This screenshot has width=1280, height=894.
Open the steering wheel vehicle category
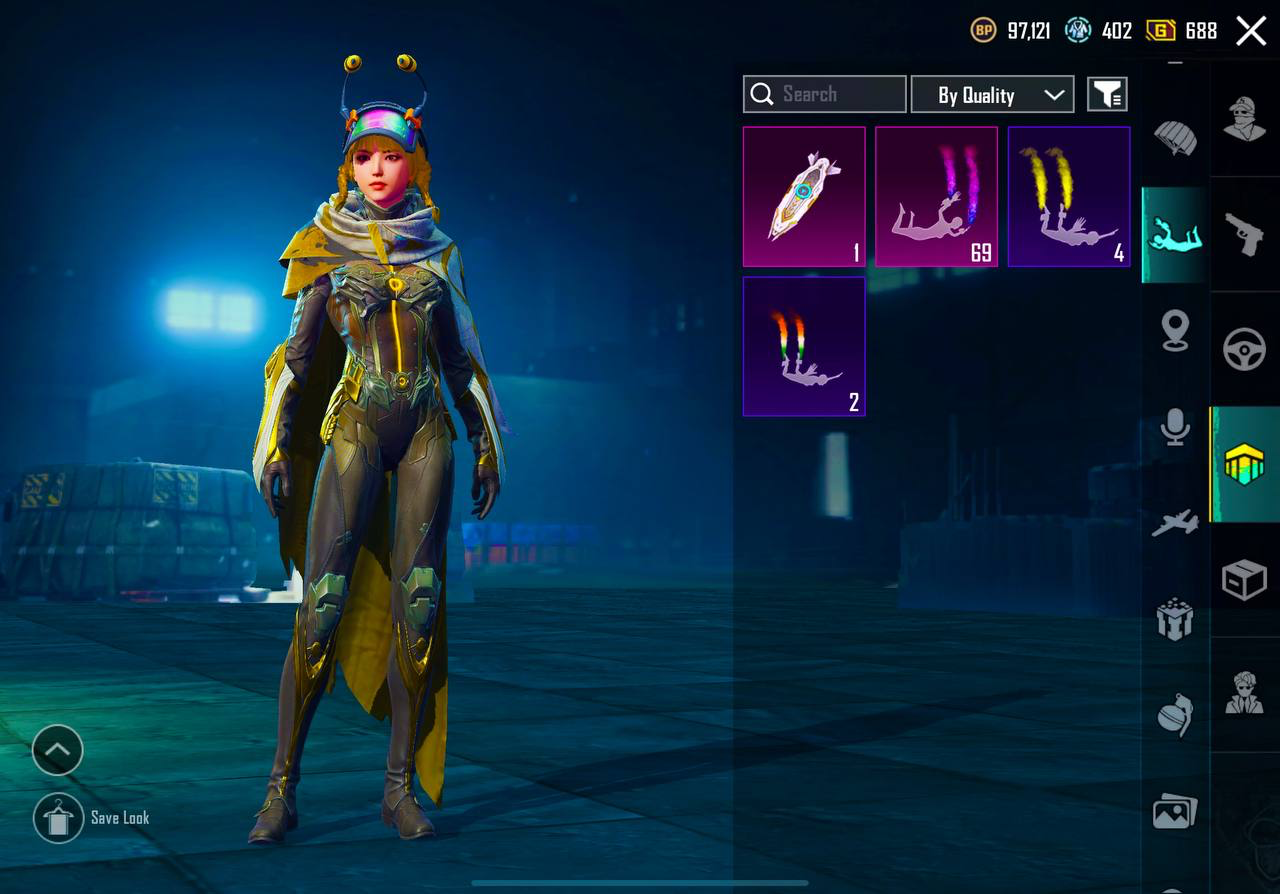tap(1245, 350)
